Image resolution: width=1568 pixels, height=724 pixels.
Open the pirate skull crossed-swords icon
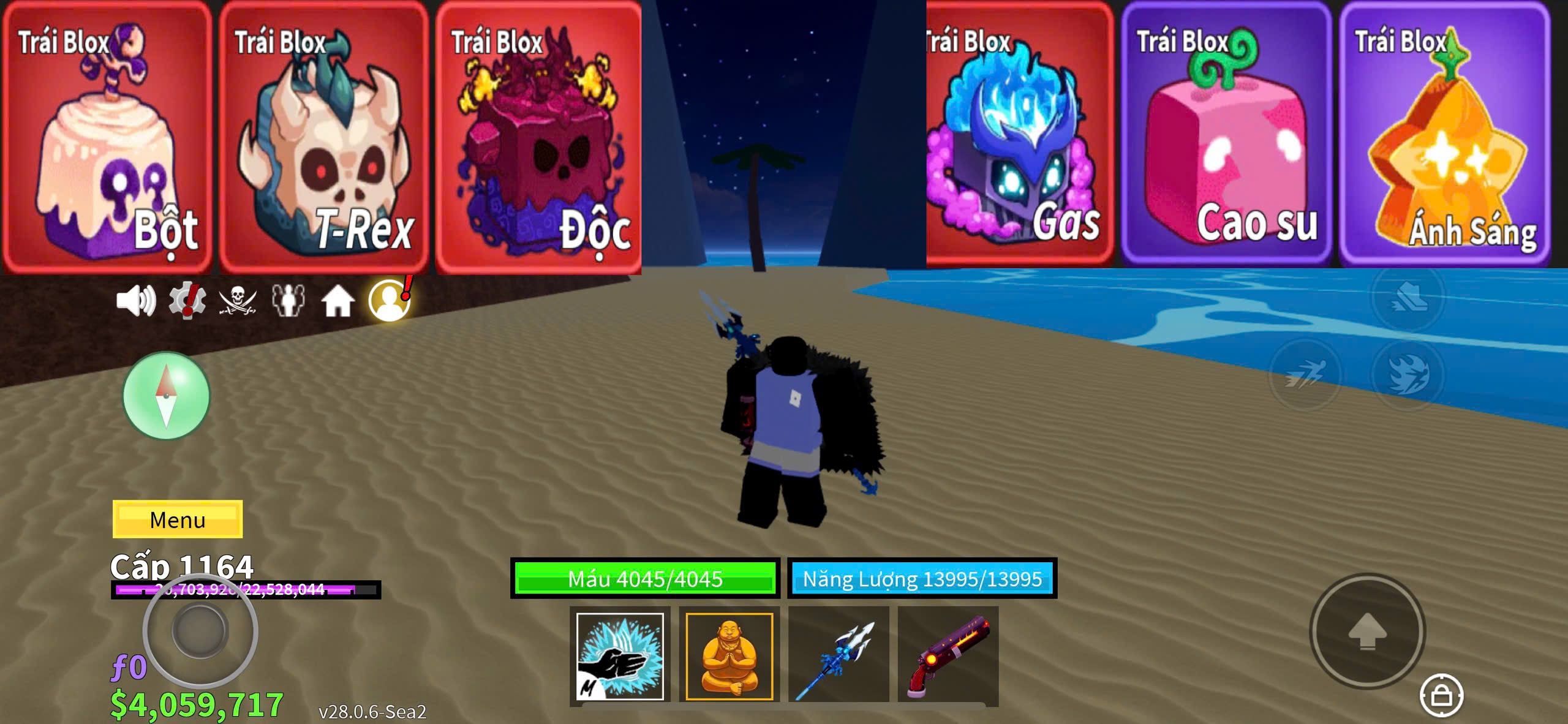pos(238,301)
